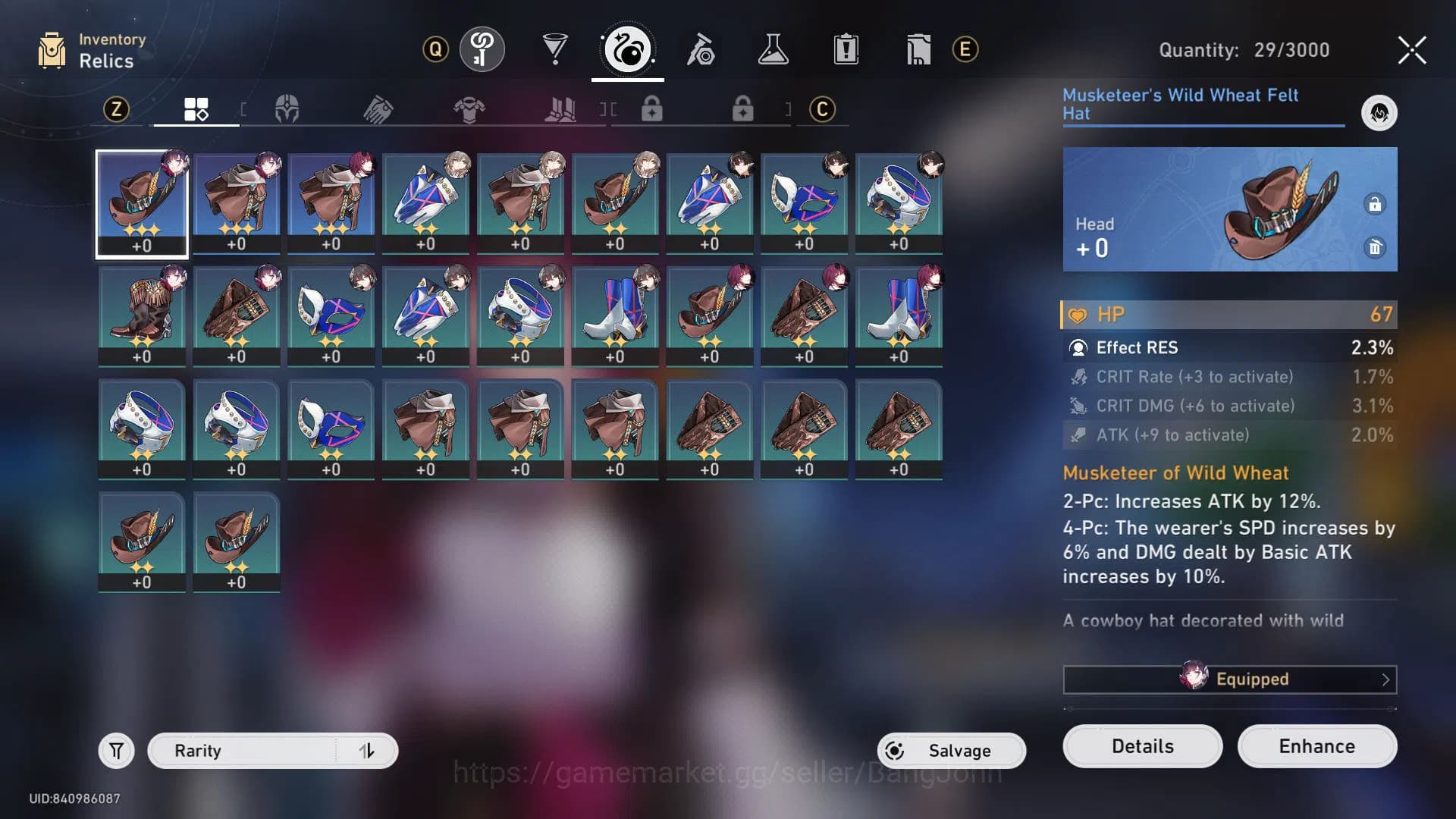The width and height of the screenshot is (1456, 819).
Task: Click the Equipped character bar
Action: pyautogui.click(x=1228, y=679)
